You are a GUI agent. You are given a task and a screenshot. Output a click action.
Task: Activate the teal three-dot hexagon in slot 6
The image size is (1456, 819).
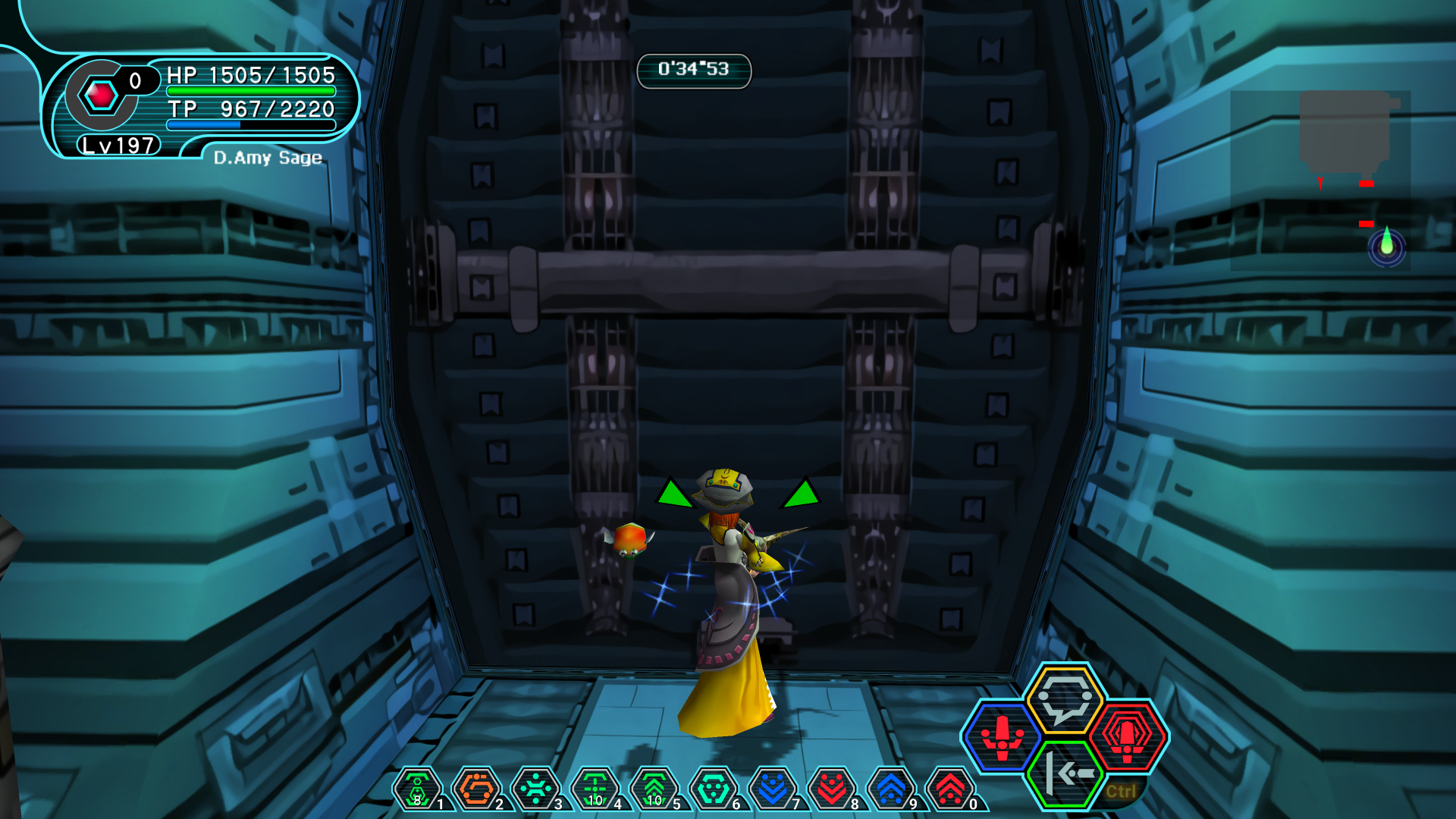point(714,789)
